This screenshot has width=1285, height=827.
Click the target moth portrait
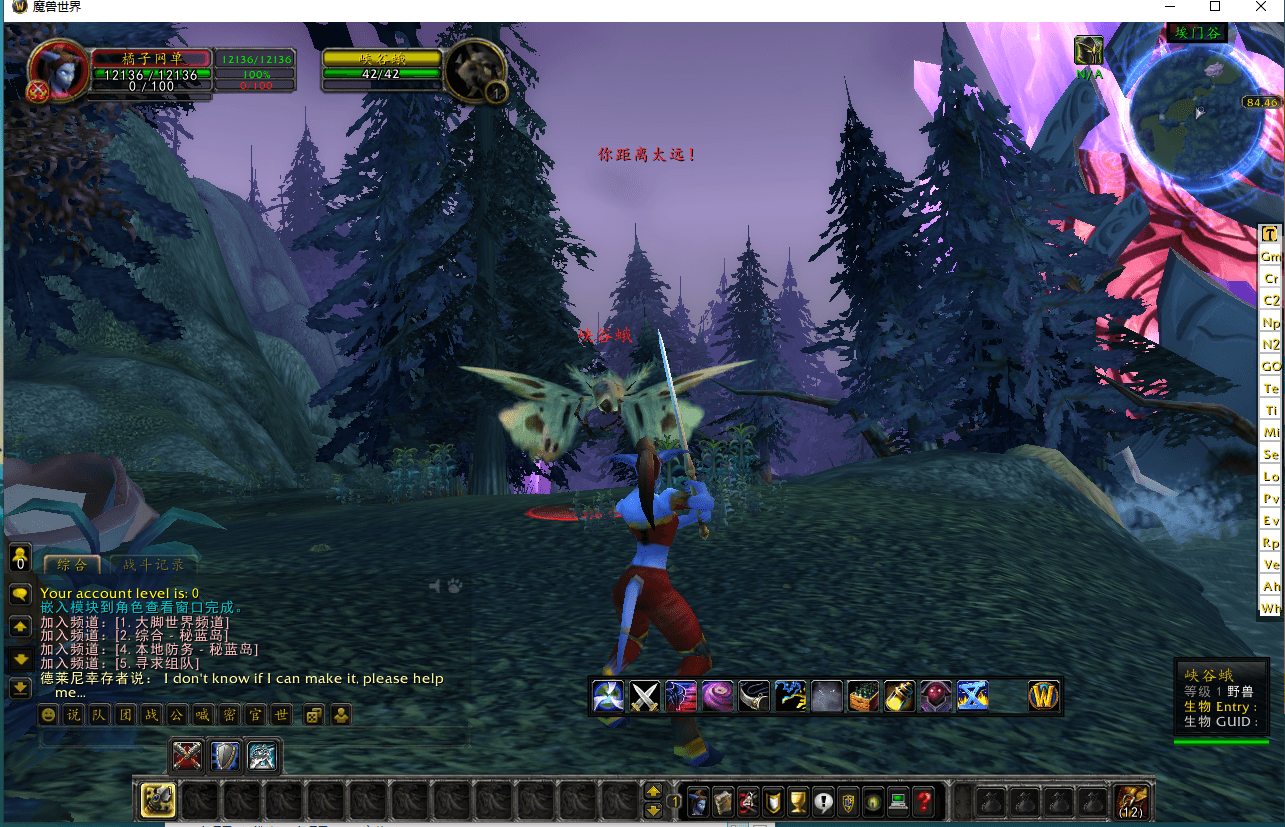(x=473, y=70)
